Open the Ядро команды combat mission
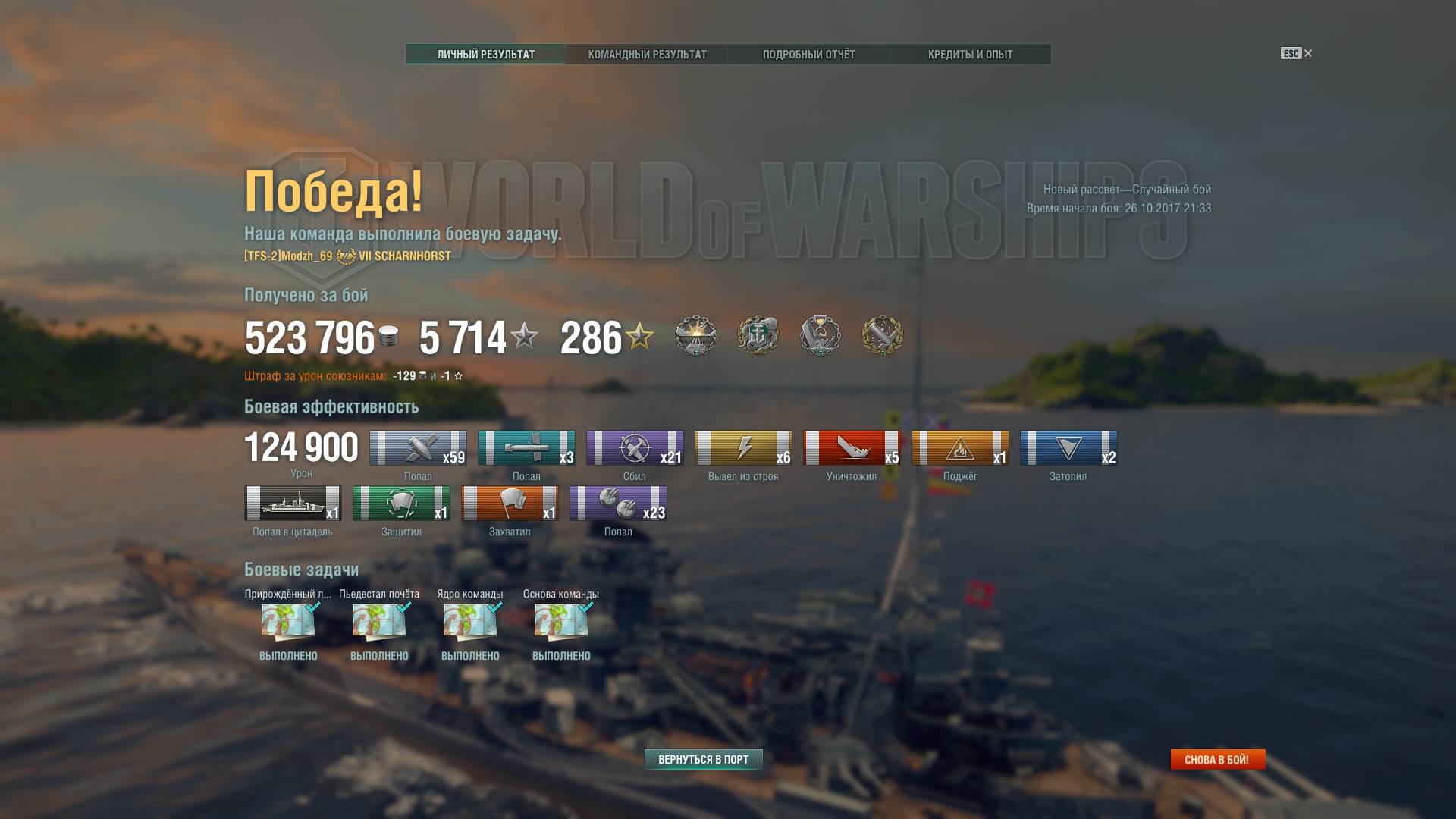 pyautogui.click(x=470, y=622)
